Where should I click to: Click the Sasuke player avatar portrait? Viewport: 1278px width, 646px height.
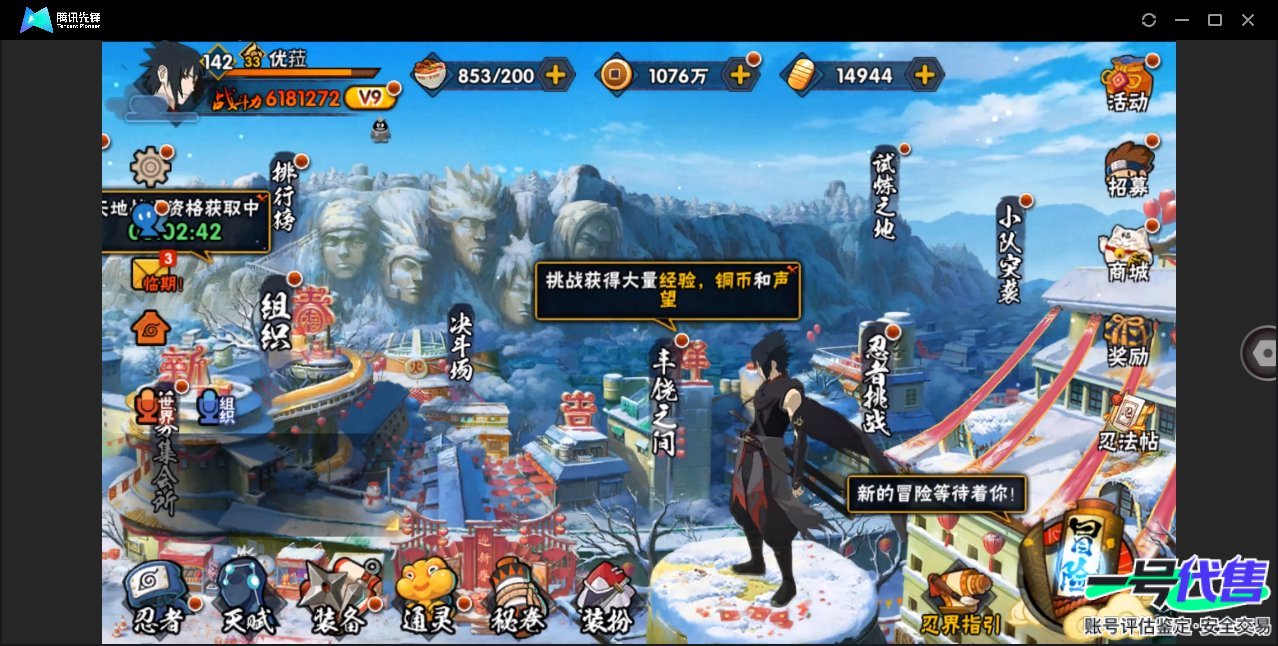pyautogui.click(x=171, y=78)
